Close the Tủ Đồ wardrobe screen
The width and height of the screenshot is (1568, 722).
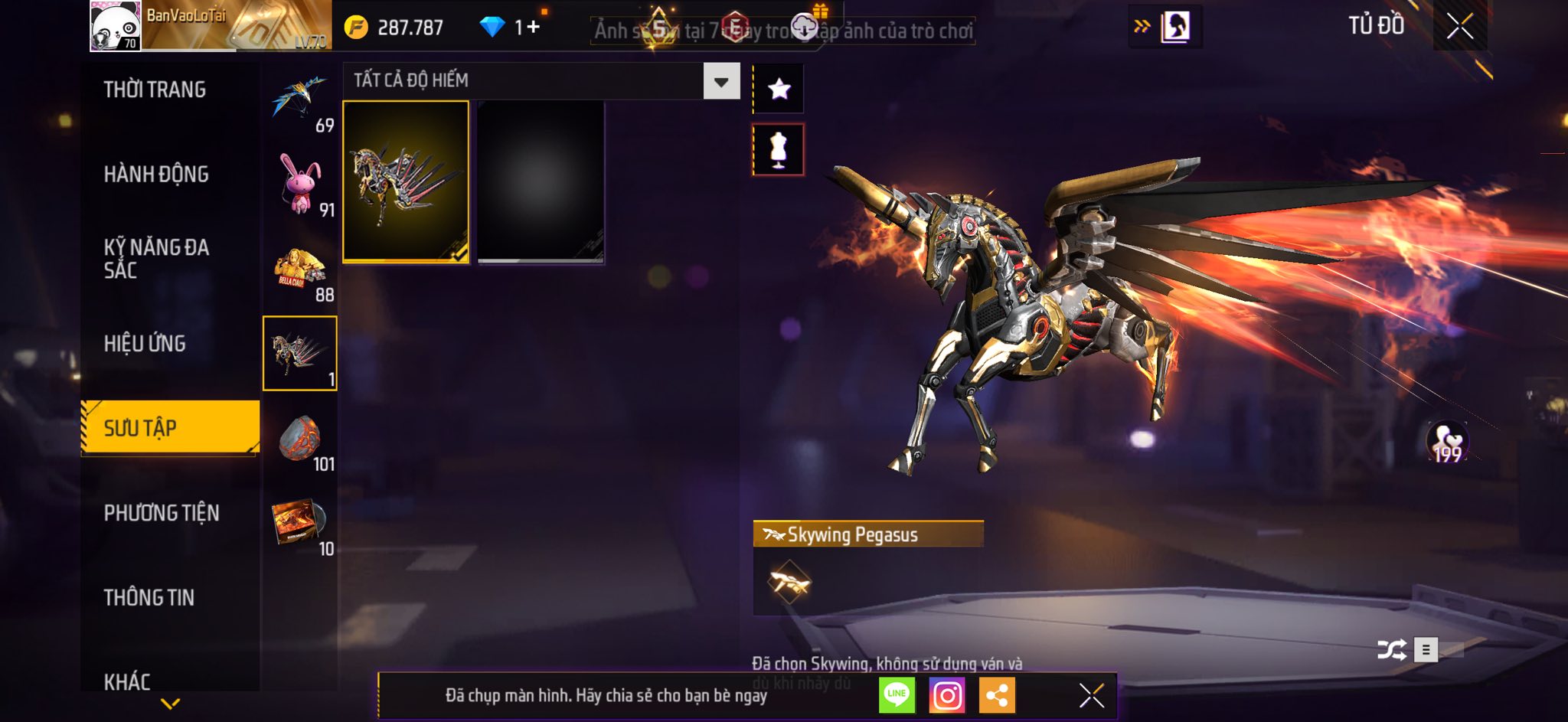tap(1459, 27)
